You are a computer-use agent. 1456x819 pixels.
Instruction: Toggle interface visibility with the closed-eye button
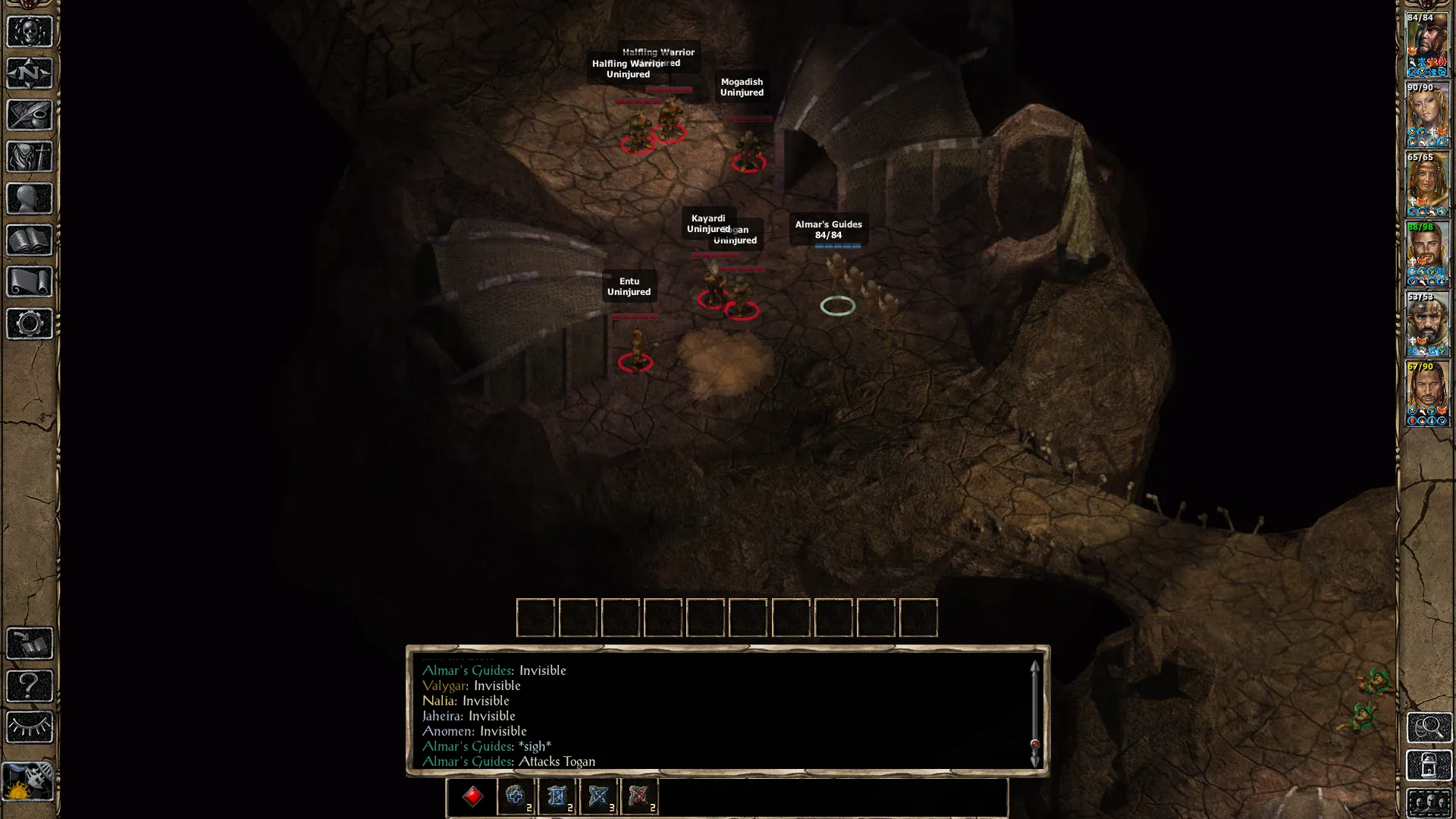[30, 727]
